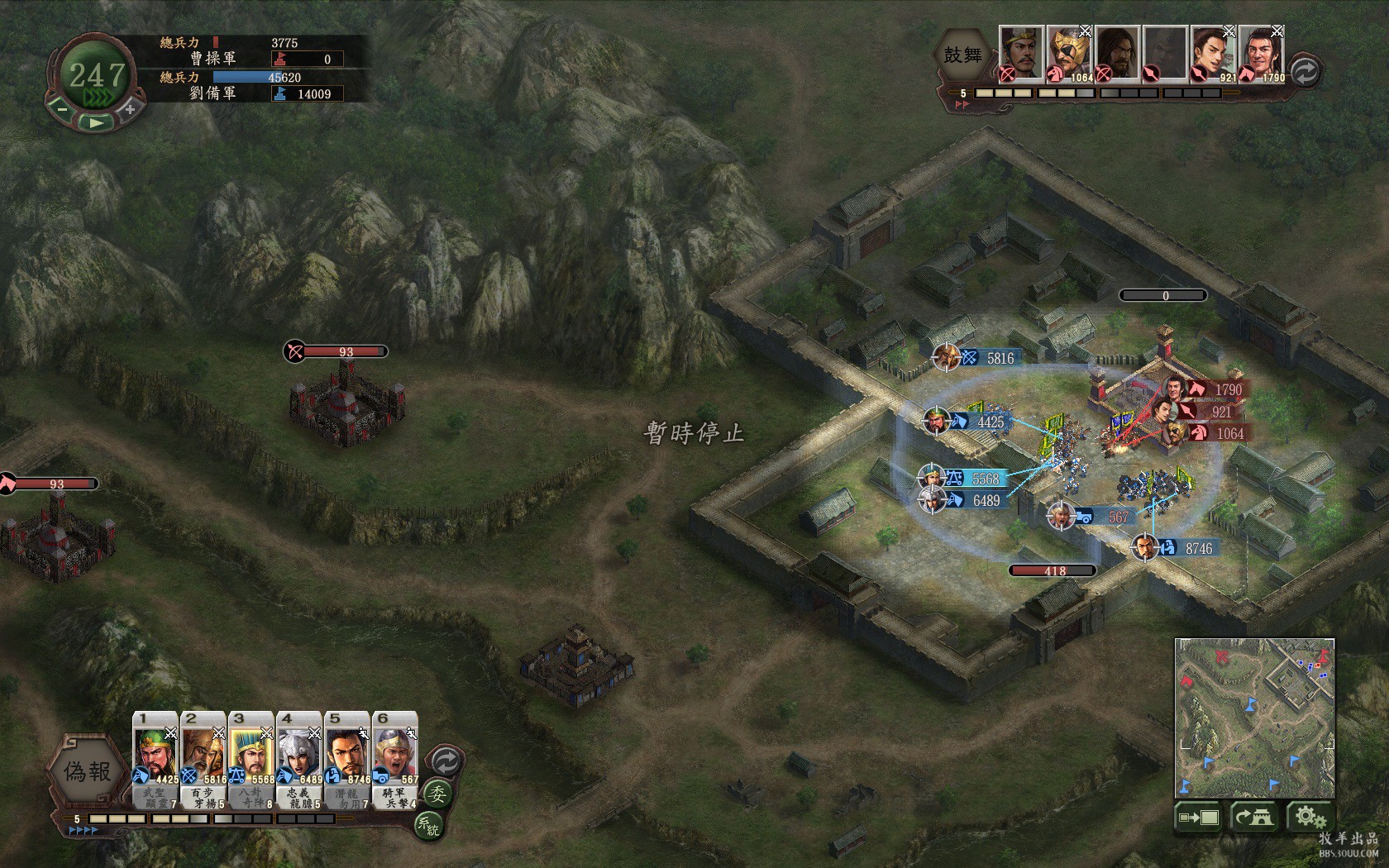Open the 系統 system menu
Image resolution: width=1389 pixels, height=868 pixels.
pyautogui.click(x=428, y=824)
